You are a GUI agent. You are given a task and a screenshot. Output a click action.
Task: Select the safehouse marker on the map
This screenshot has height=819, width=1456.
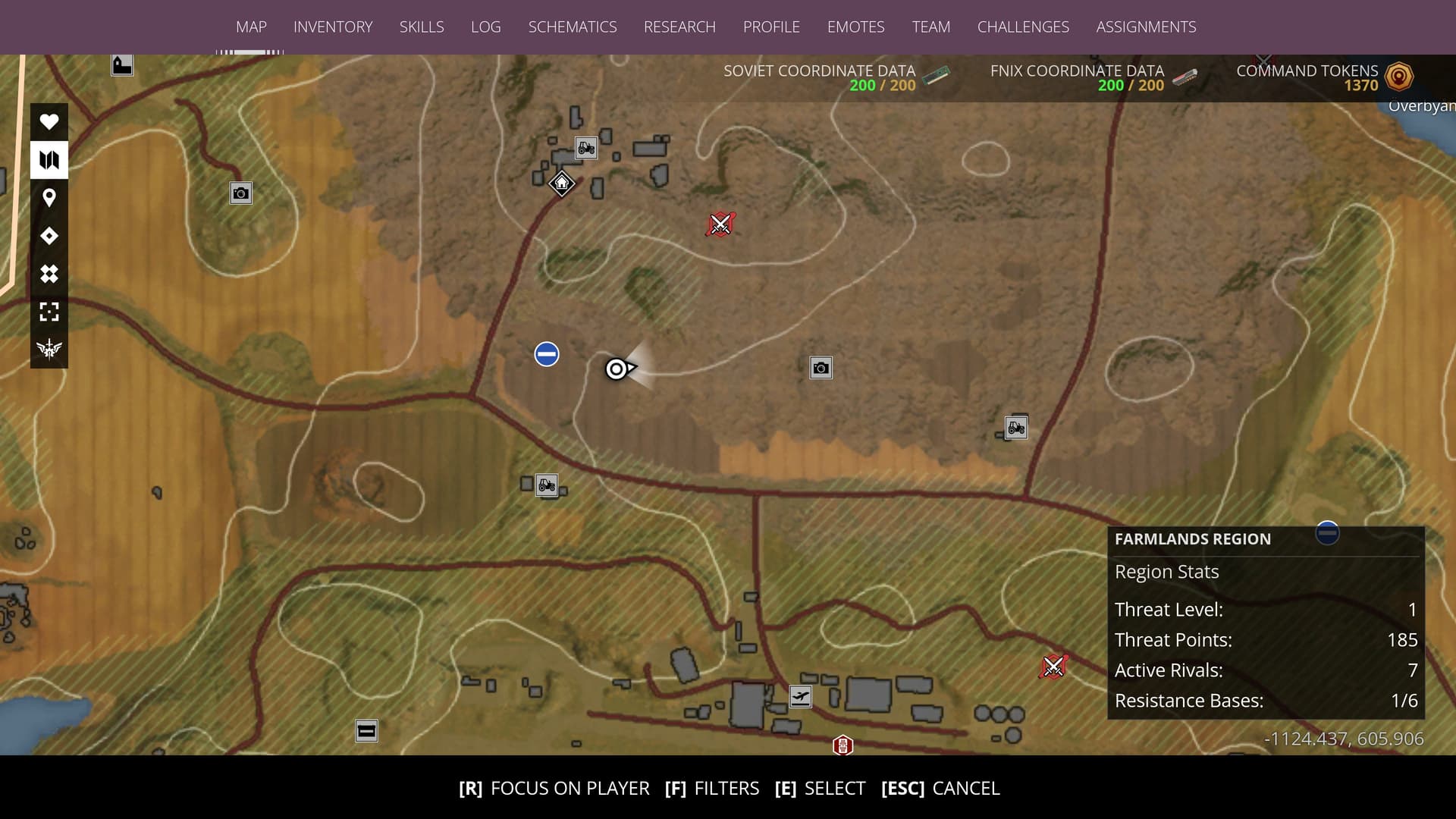(x=562, y=184)
